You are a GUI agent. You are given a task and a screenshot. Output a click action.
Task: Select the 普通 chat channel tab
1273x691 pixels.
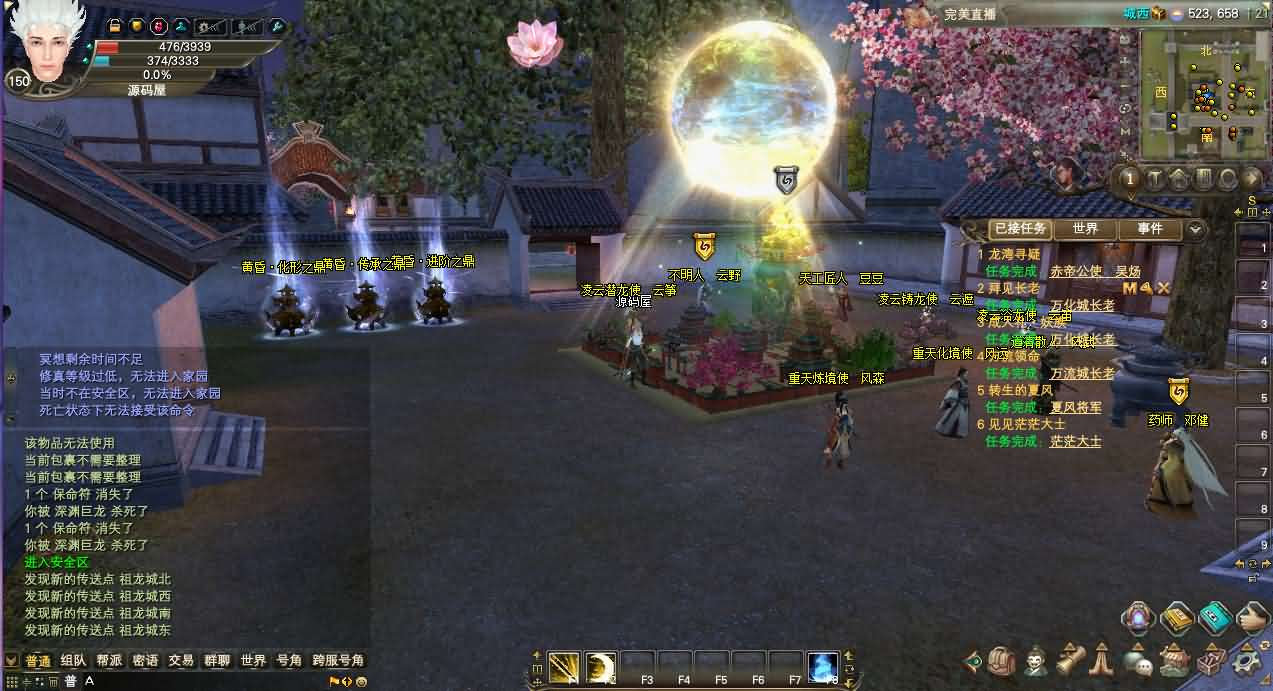click(38, 660)
